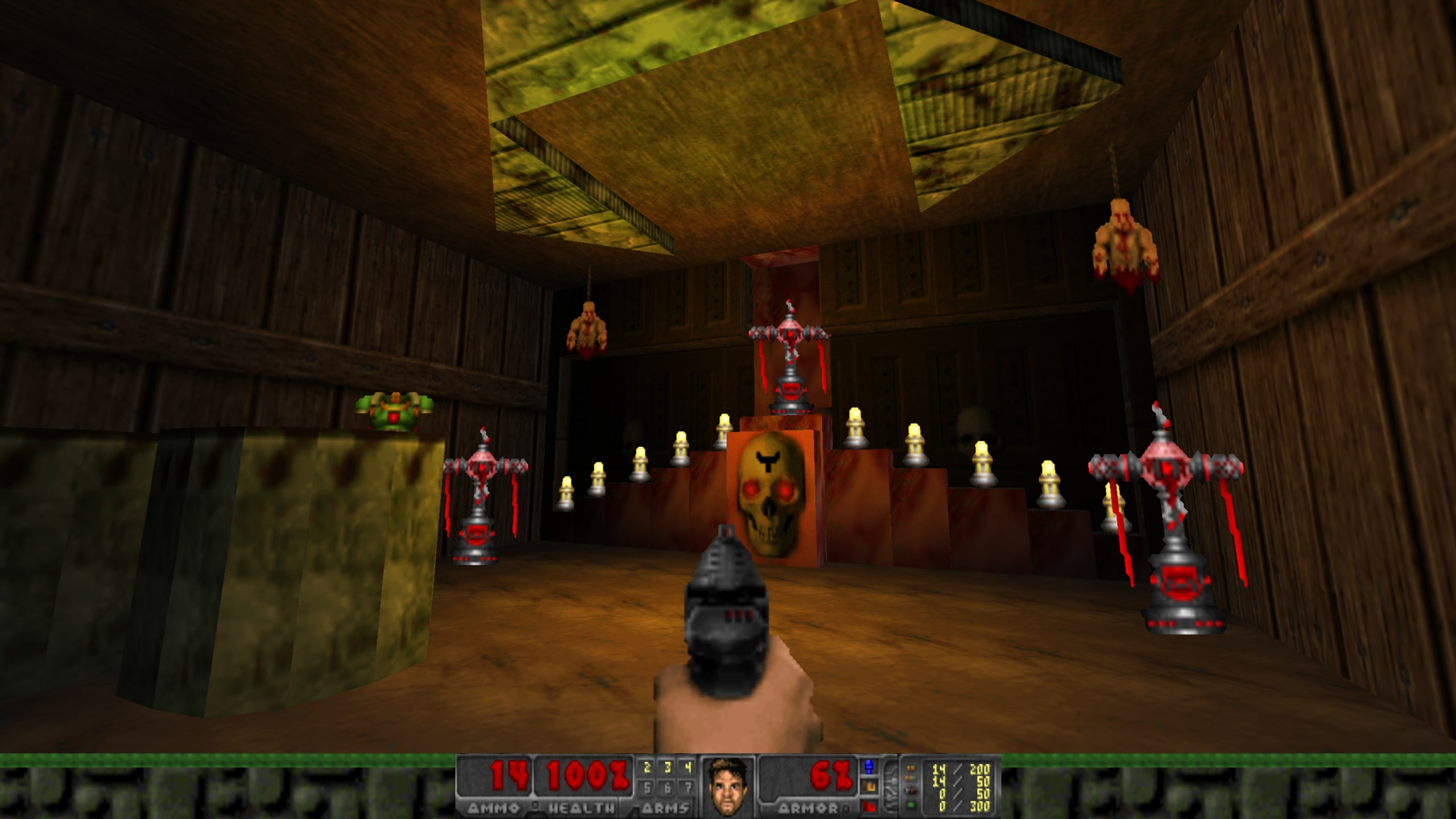Screen dimensions: 1456x819
Task: Select weapon slot 6 in the ARMS panel
Action: click(x=668, y=788)
